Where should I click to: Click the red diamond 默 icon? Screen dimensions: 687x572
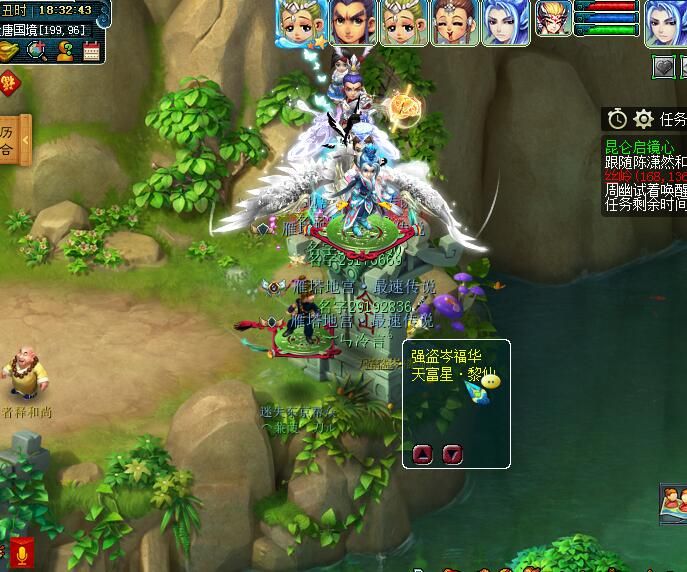point(7,83)
